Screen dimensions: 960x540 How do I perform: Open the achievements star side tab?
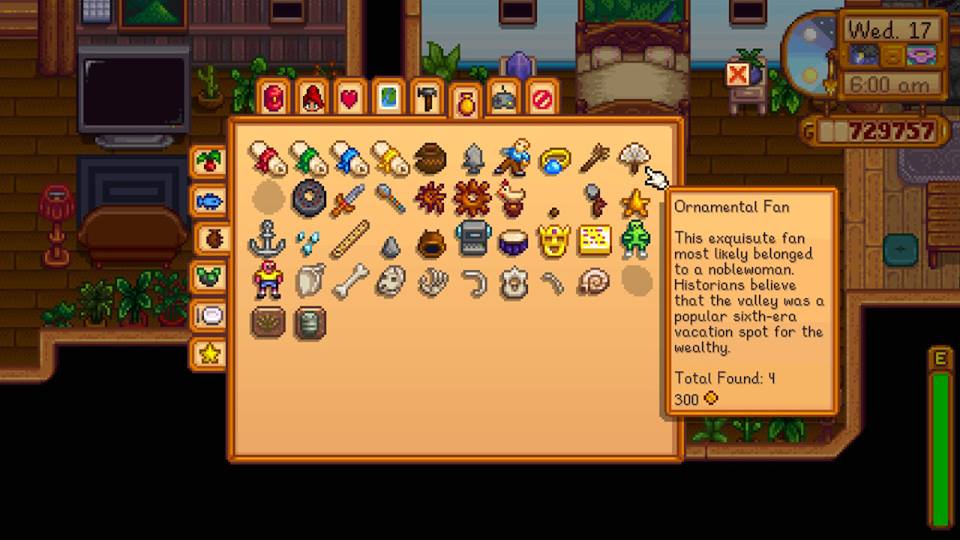click(208, 353)
